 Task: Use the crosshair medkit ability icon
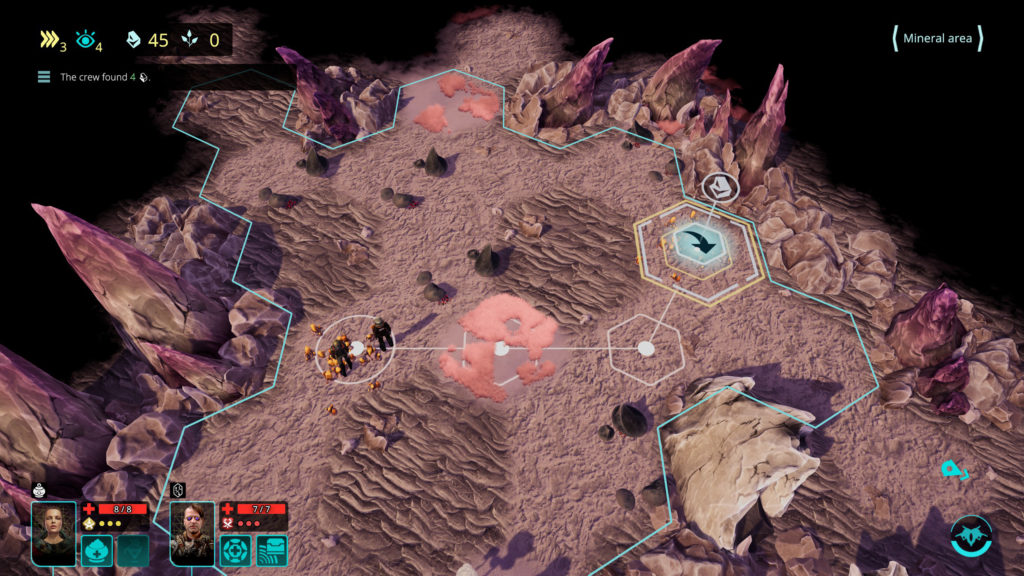236,550
